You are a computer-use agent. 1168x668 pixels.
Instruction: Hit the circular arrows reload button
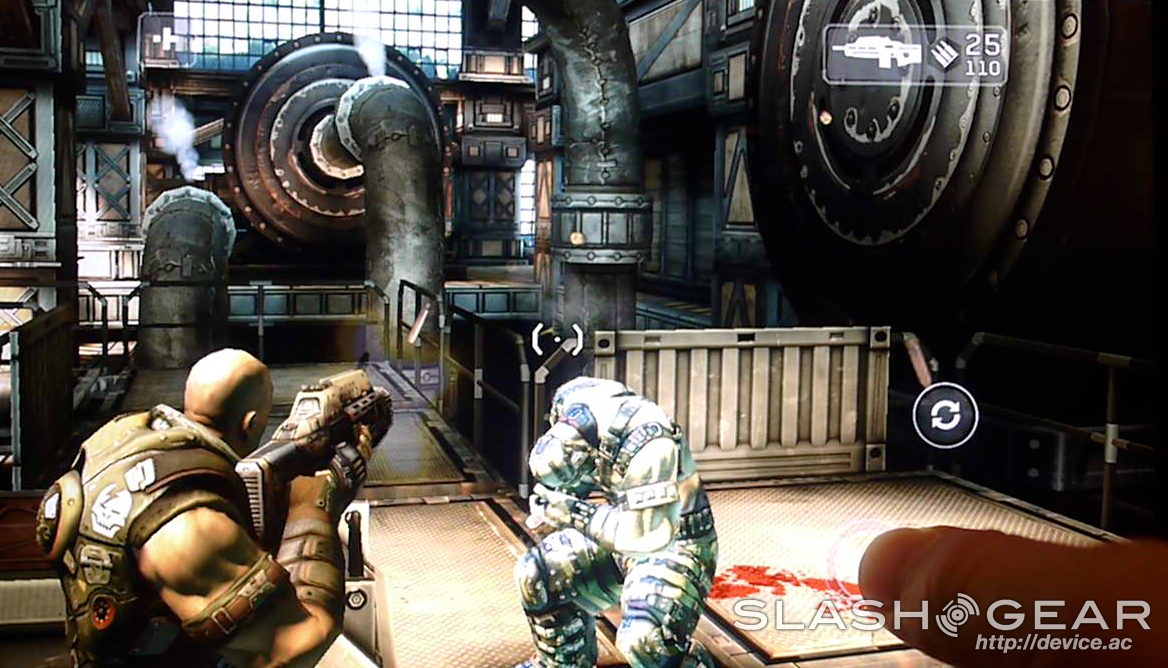pos(944,415)
